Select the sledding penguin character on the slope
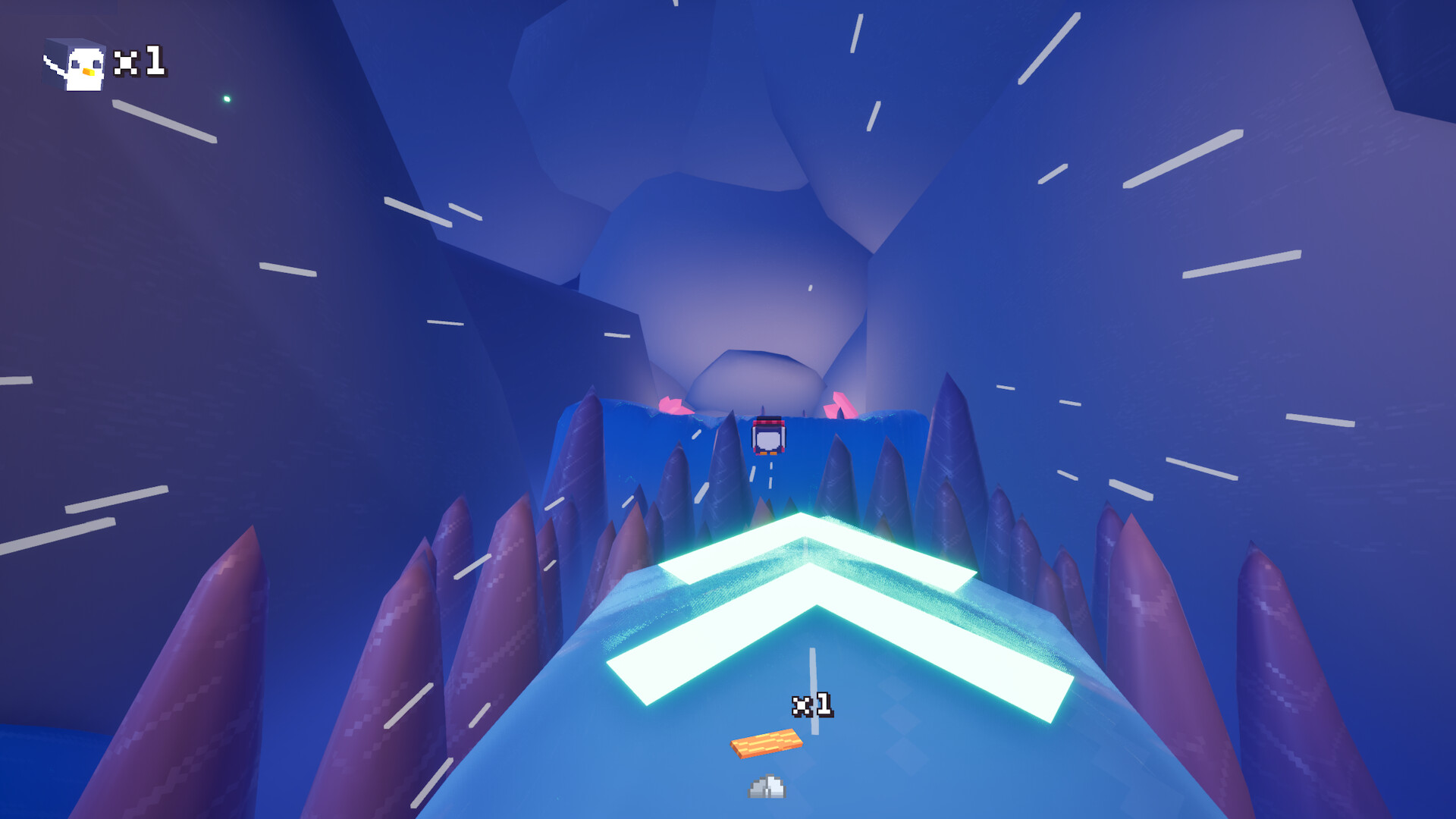 [x=769, y=436]
